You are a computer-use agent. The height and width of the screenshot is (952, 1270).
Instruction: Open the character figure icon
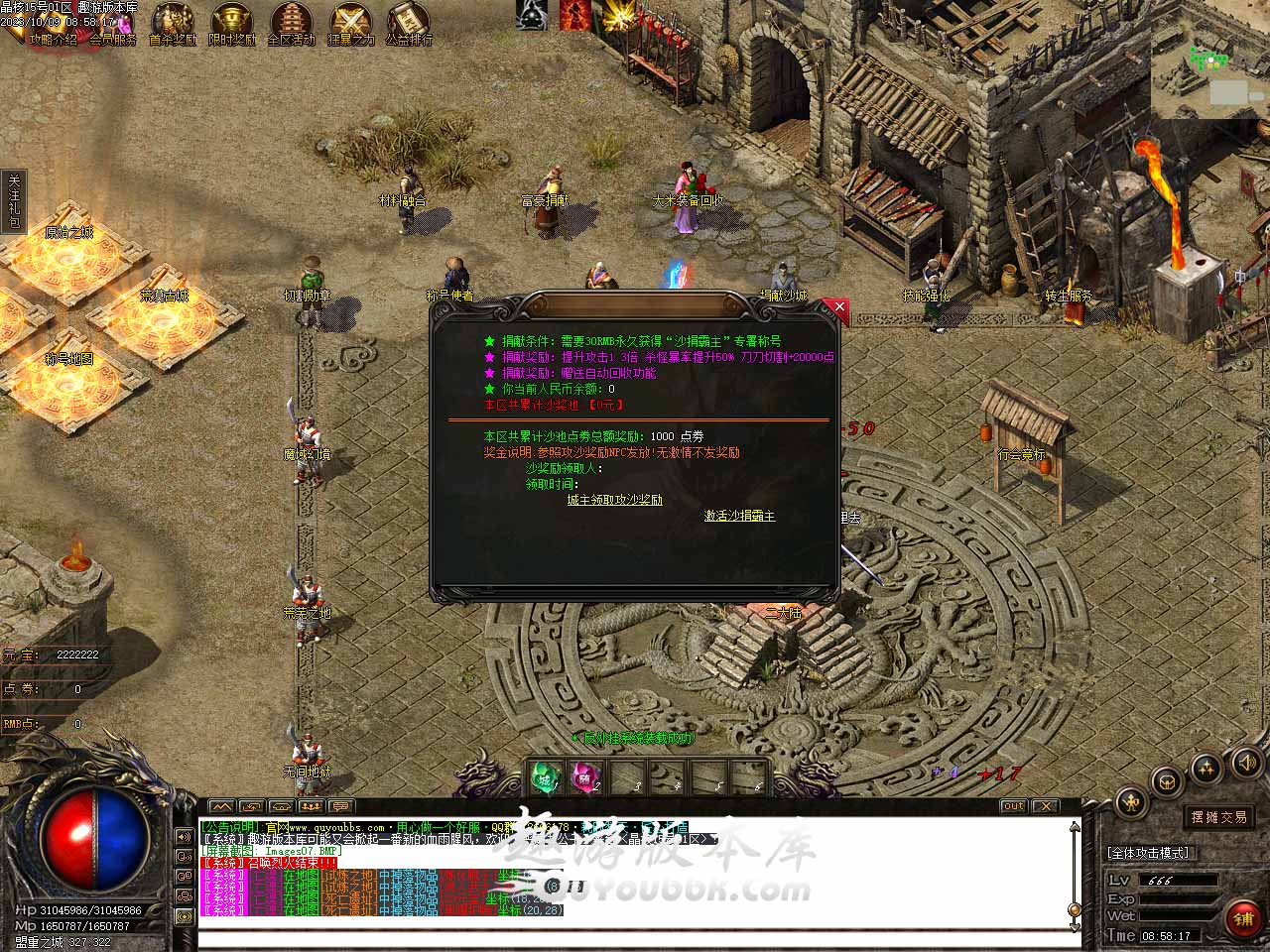point(1129,802)
